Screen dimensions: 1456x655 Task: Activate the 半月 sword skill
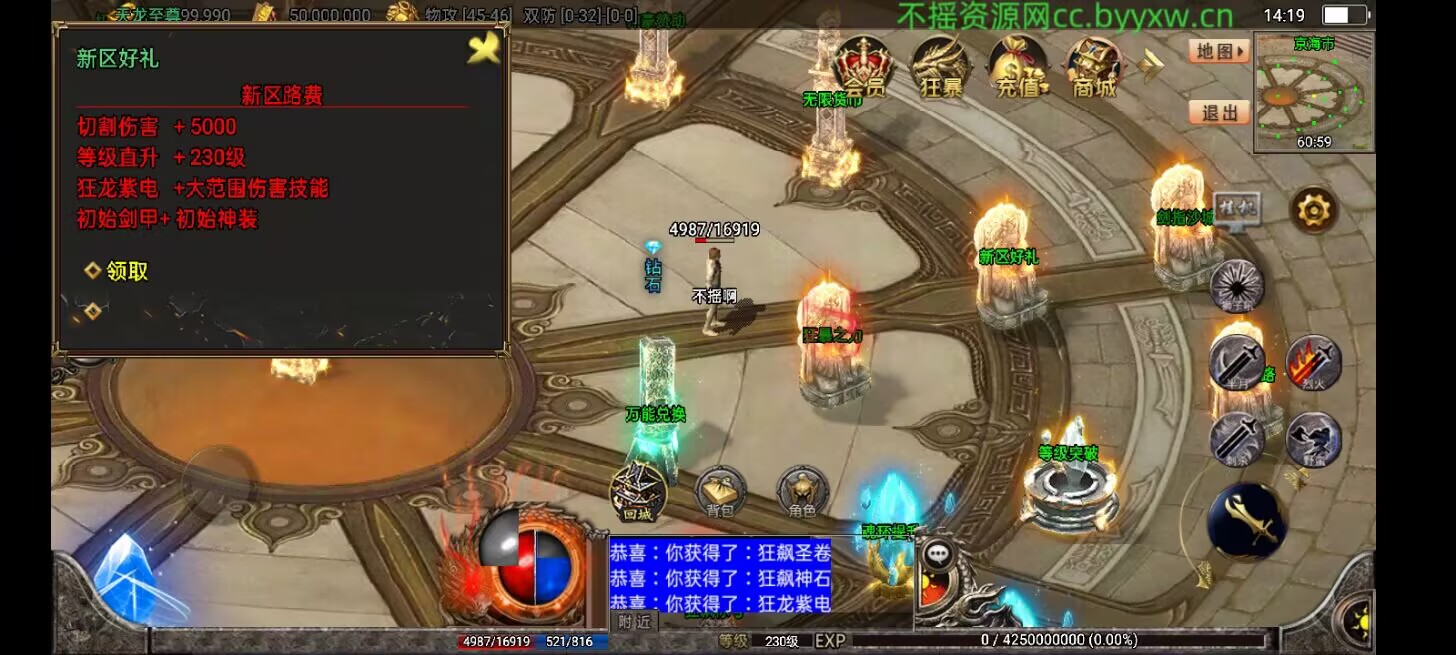(x=1237, y=362)
